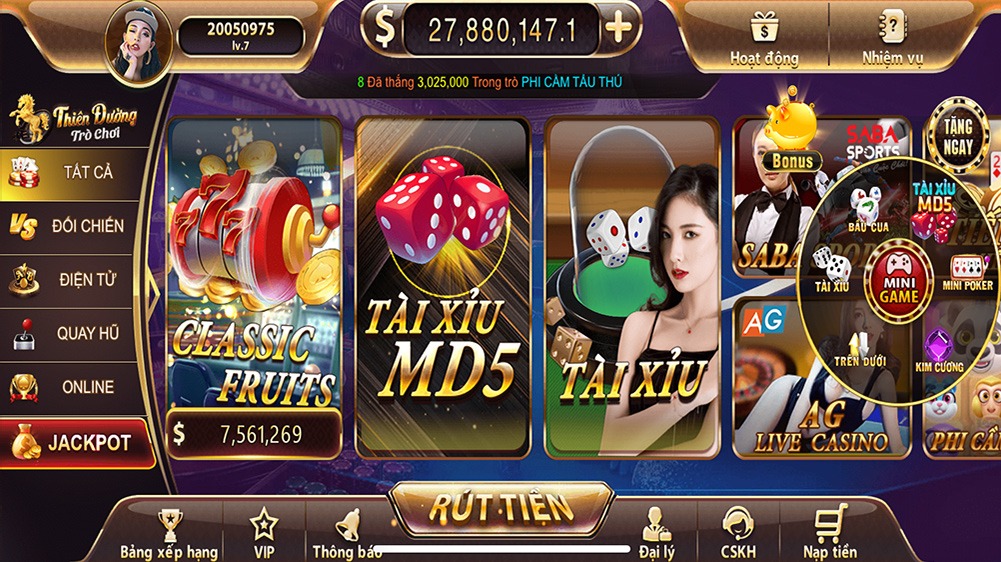Open Bảng xếp hạng leaderboard
This screenshot has height=562, width=1001.
coord(169,533)
